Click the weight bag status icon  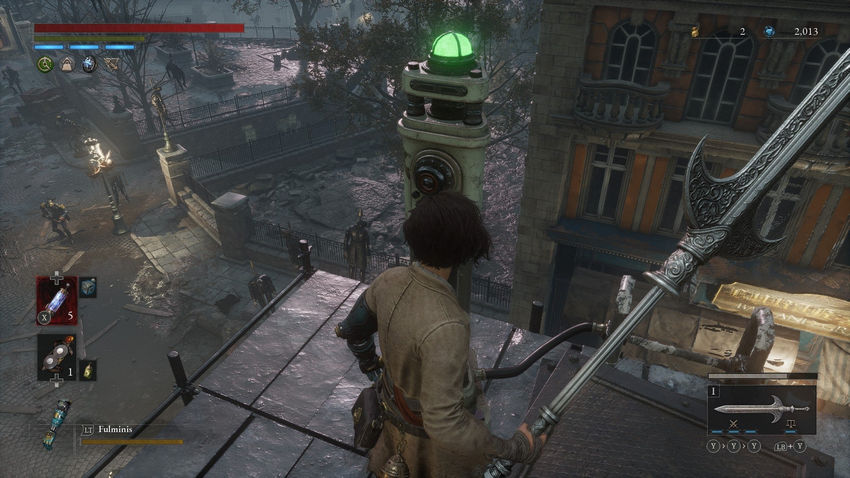[66, 64]
